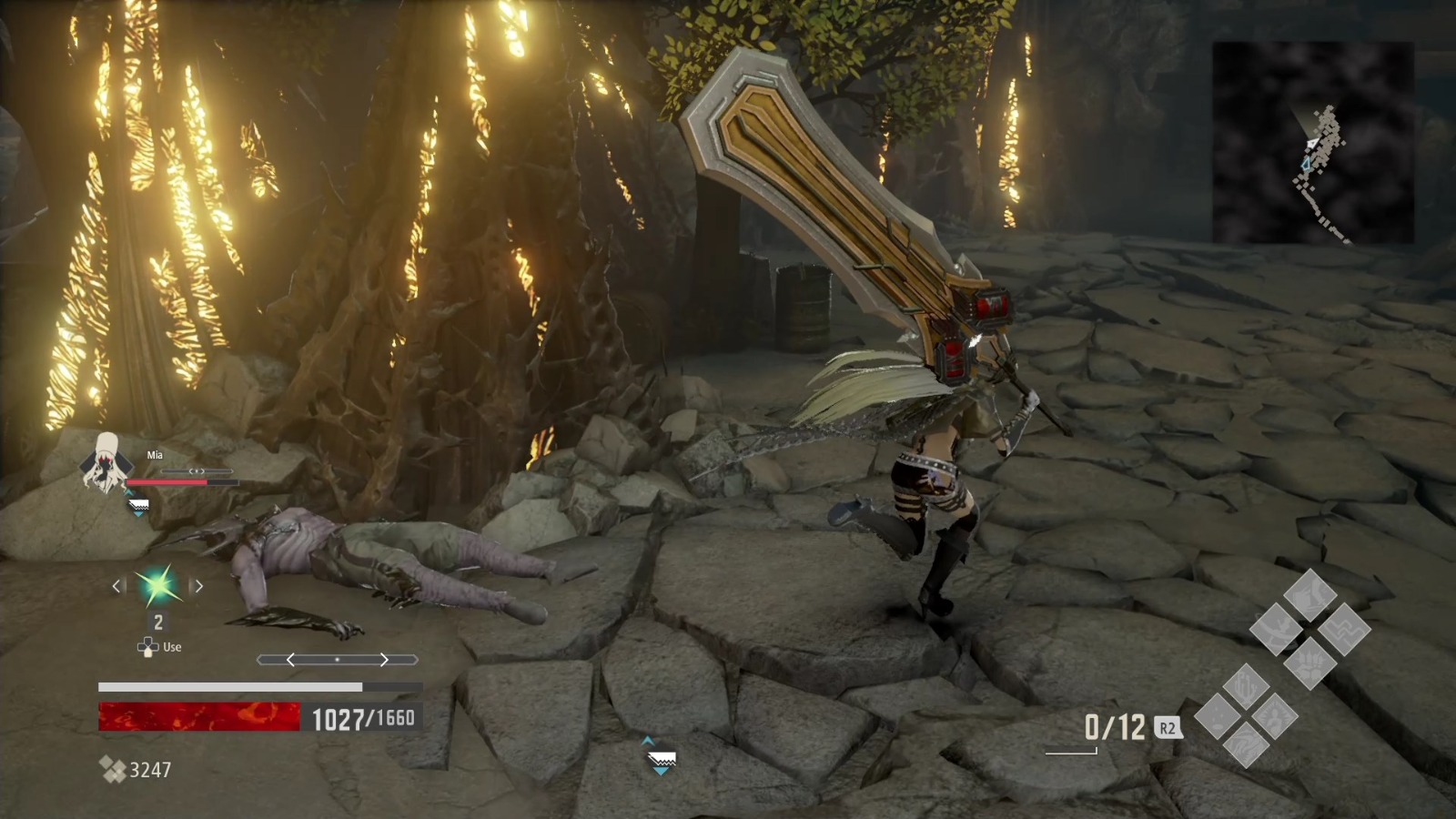Click the haze currency icon beside 3247
This screenshot has width=1456, height=819.
(112, 770)
